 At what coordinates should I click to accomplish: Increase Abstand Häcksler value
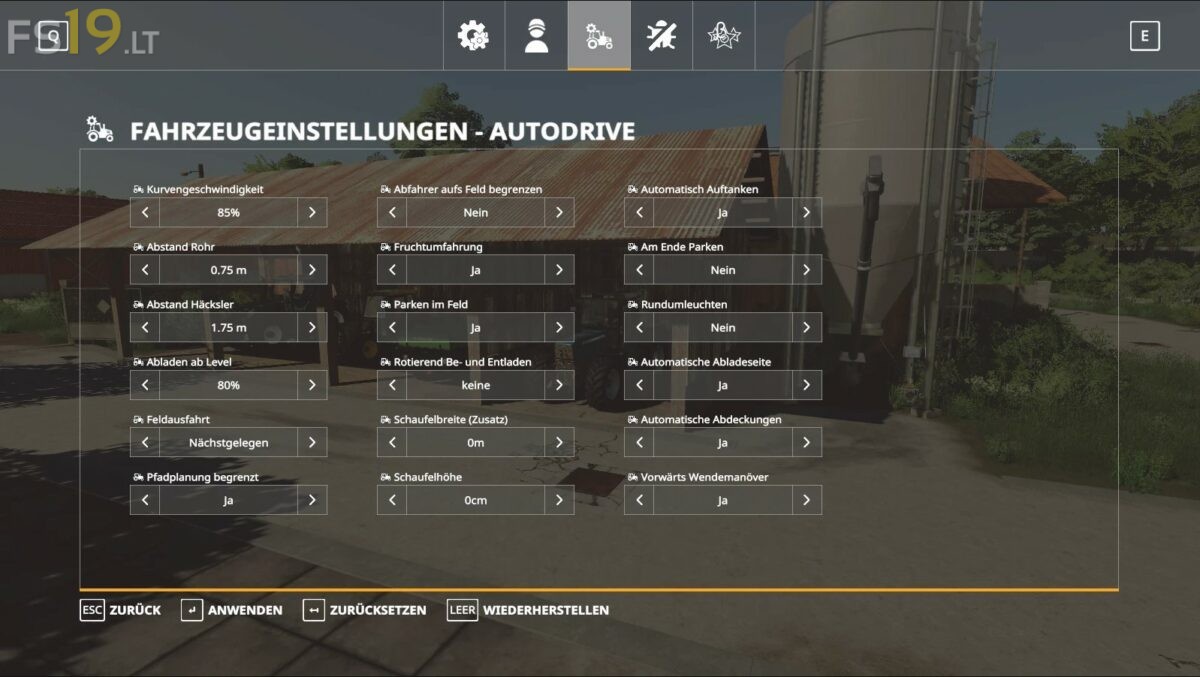(x=312, y=327)
